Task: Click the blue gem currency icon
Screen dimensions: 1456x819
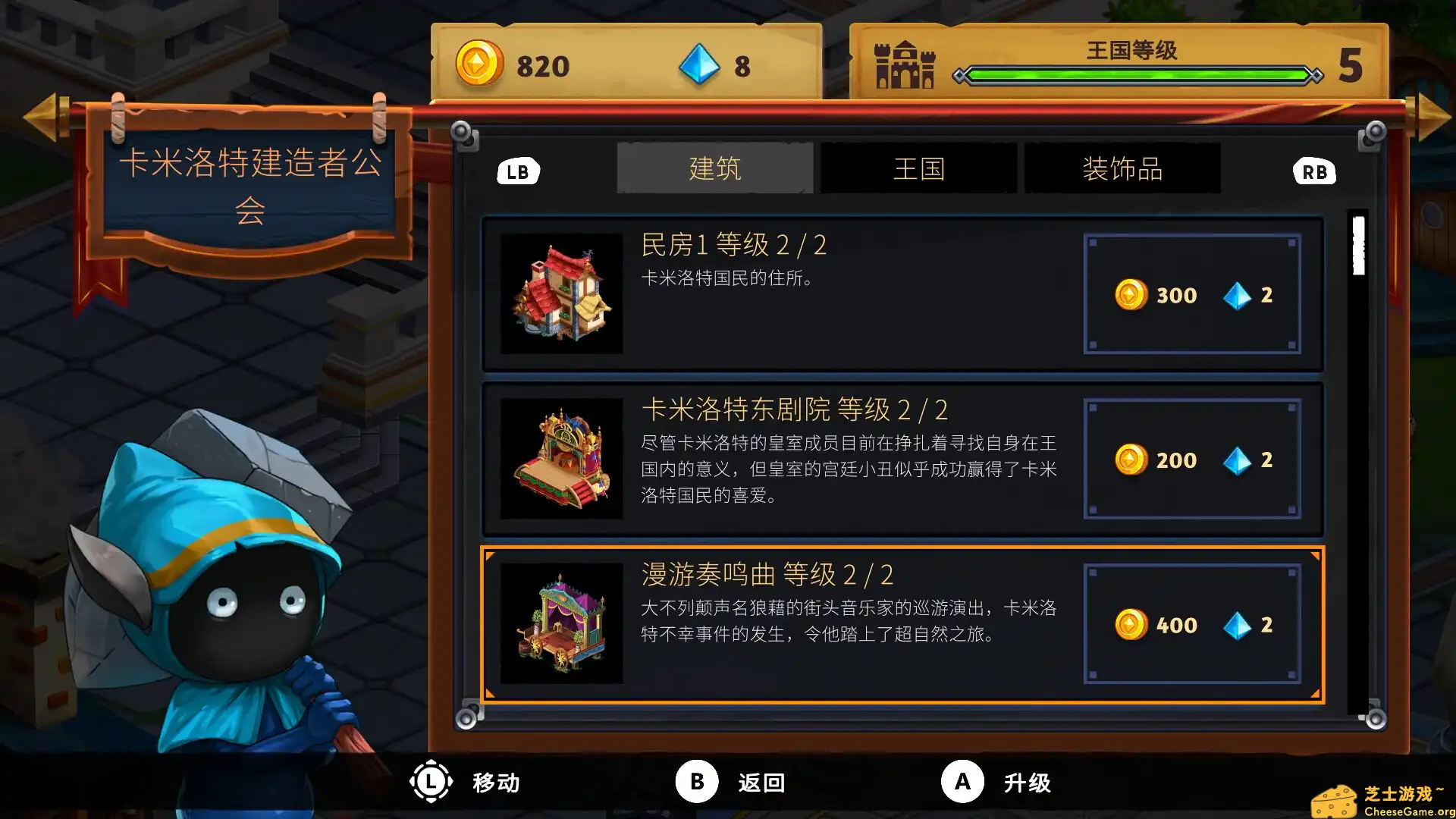Action: 700,65
